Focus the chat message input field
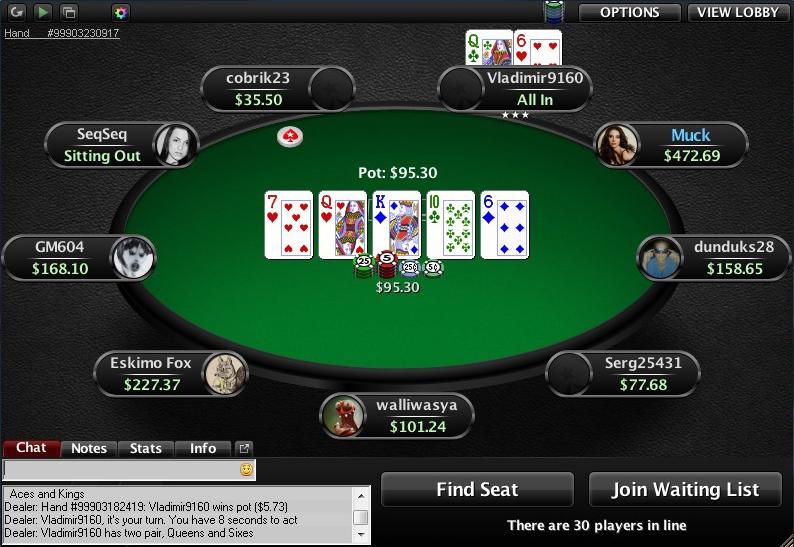This screenshot has height=547, width=794. coord(120,468)
